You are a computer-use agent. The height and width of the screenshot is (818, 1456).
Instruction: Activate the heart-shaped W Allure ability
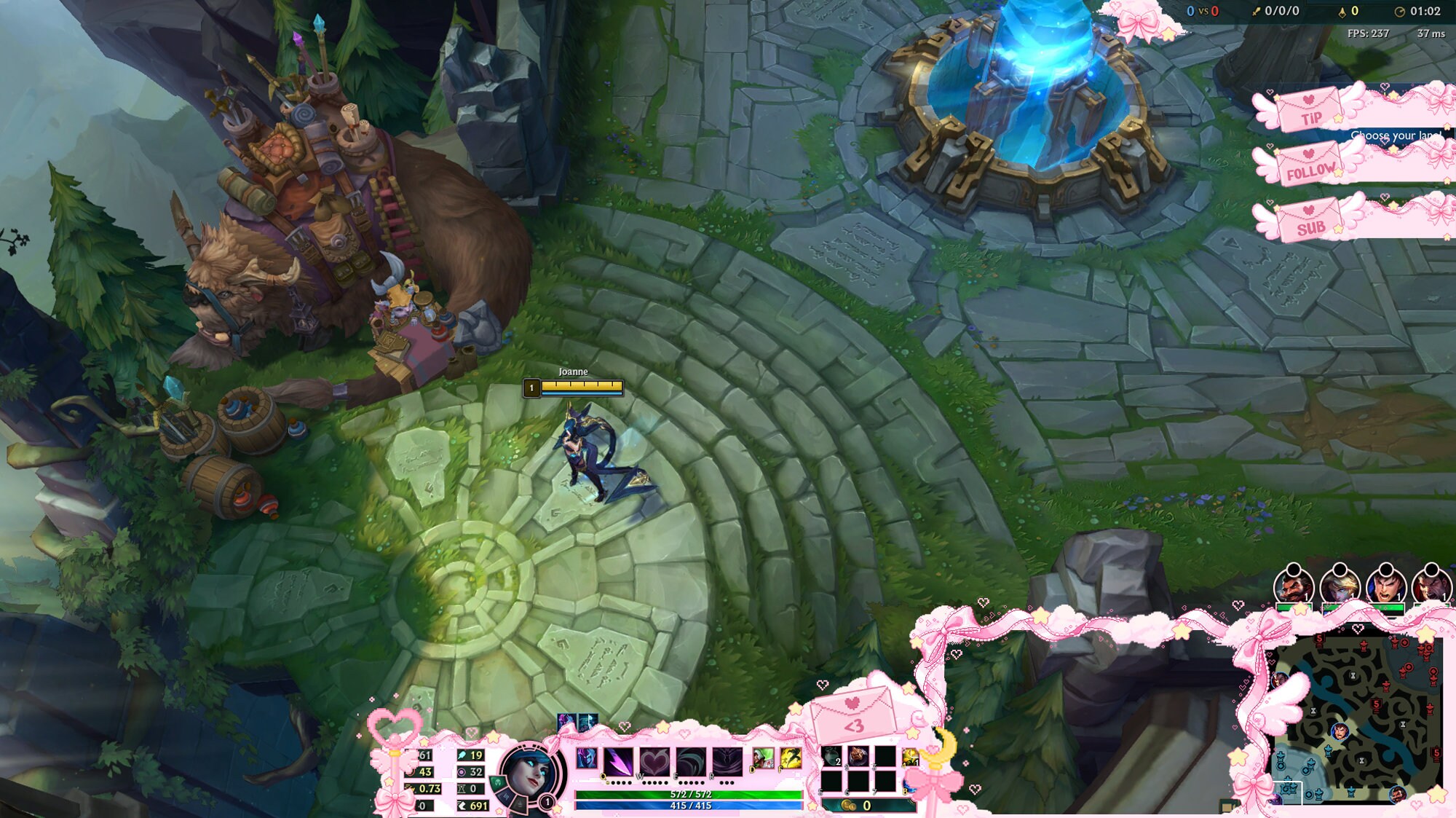click(x=654, y=762)
